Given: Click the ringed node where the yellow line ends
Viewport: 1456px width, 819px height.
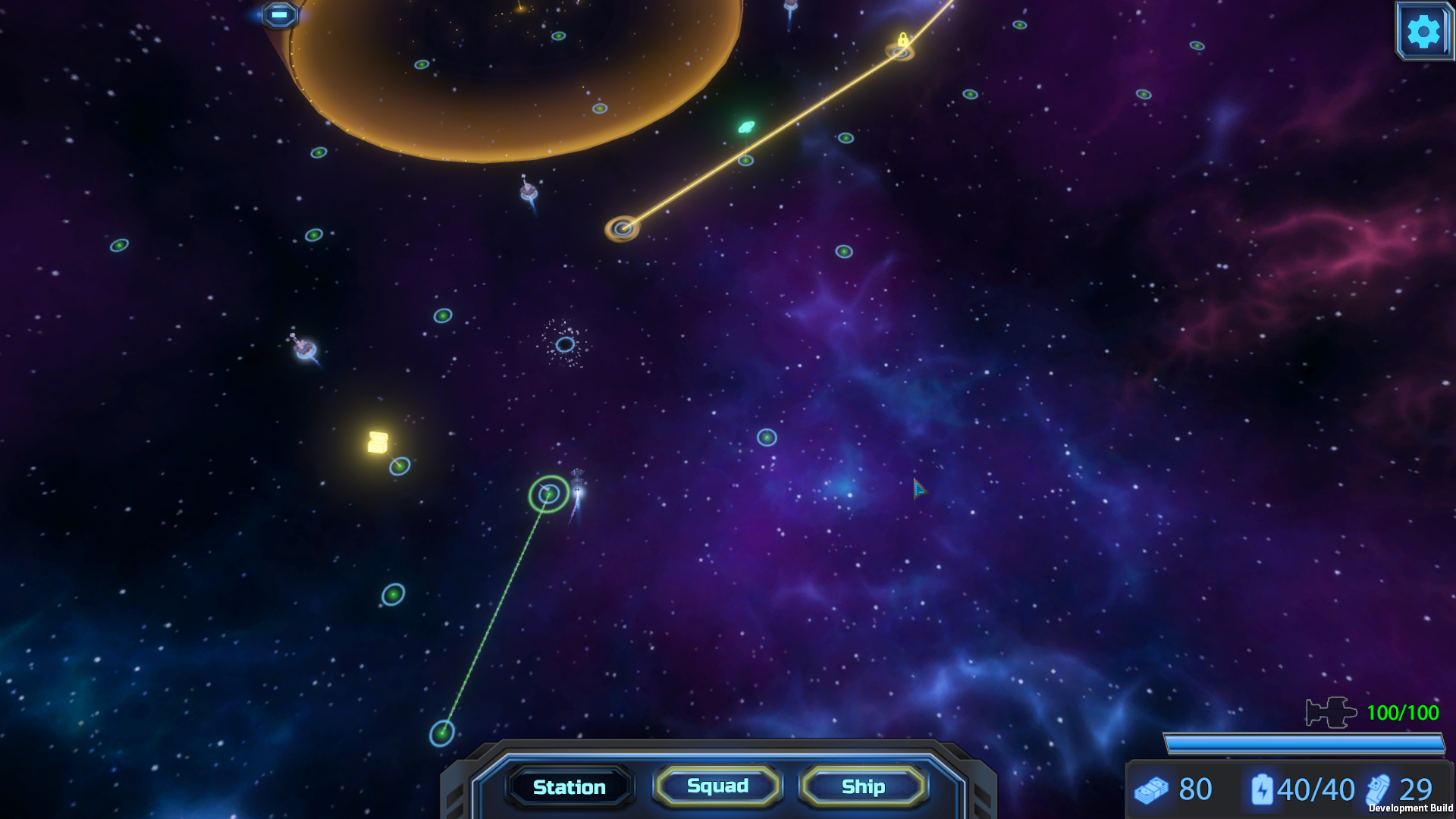Looking at the screenshot, I should 623,227.
